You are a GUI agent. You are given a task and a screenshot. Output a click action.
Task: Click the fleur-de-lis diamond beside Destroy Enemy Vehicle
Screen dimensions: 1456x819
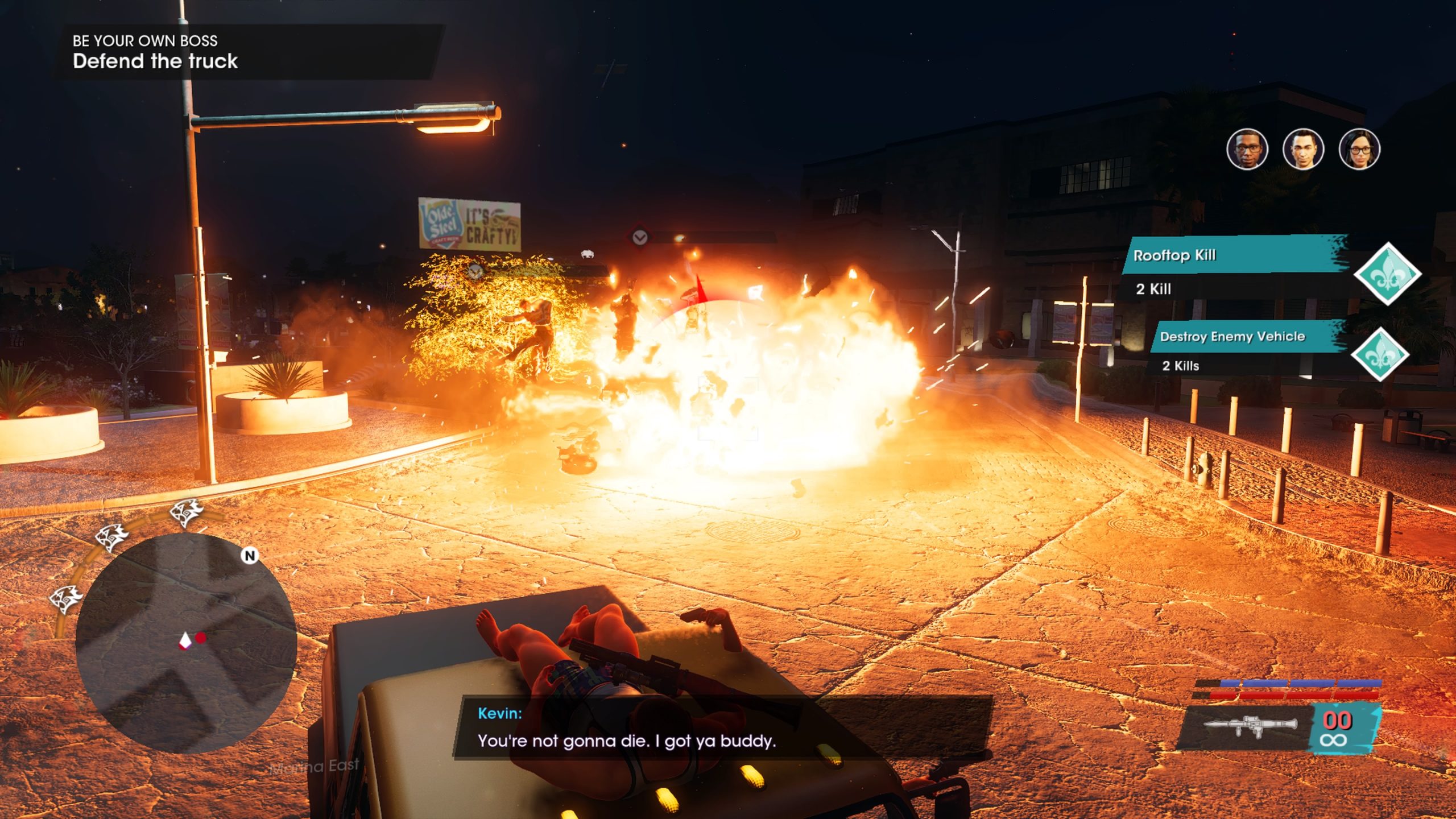pos(1380,354)
